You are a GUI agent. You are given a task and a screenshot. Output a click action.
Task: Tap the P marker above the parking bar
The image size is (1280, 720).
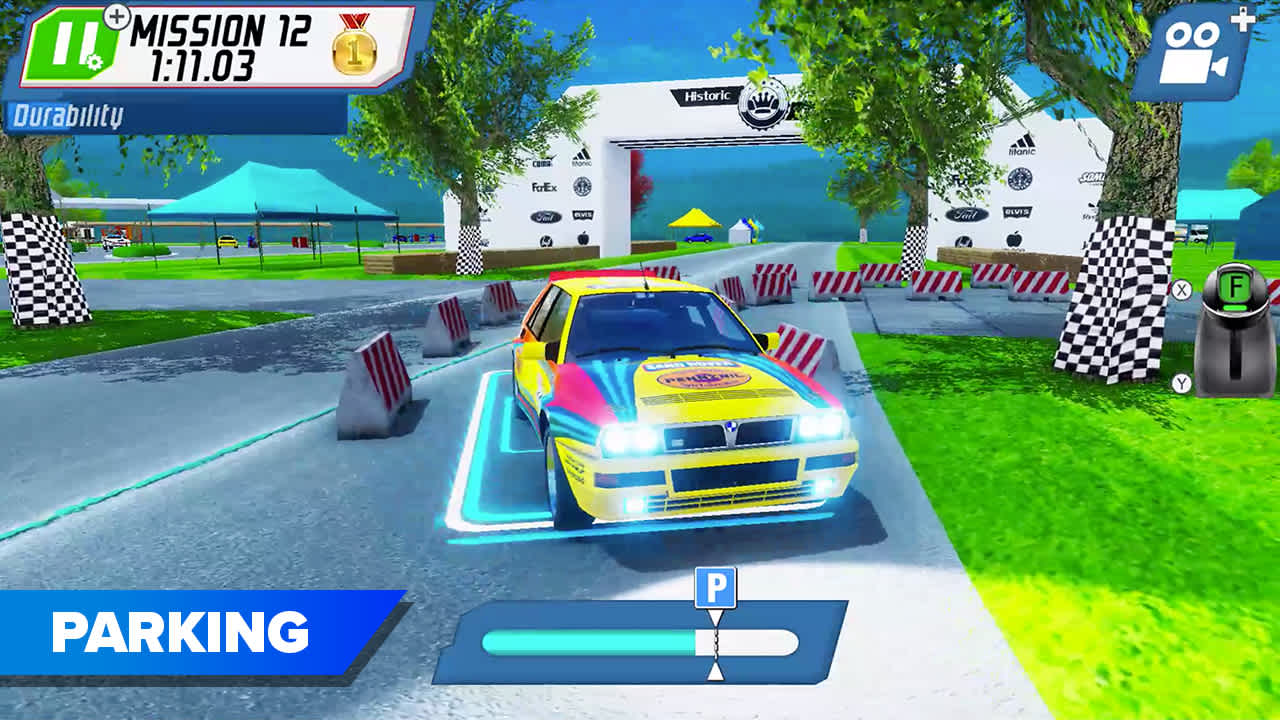716,585
